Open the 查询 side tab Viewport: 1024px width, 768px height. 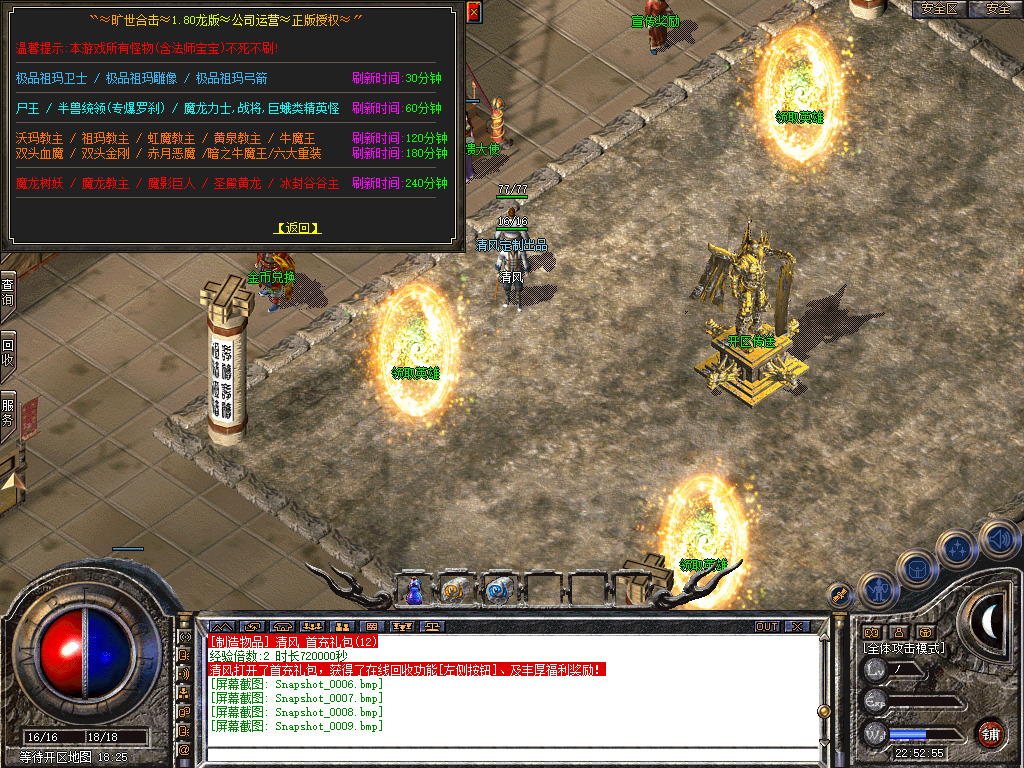[8, 292]
